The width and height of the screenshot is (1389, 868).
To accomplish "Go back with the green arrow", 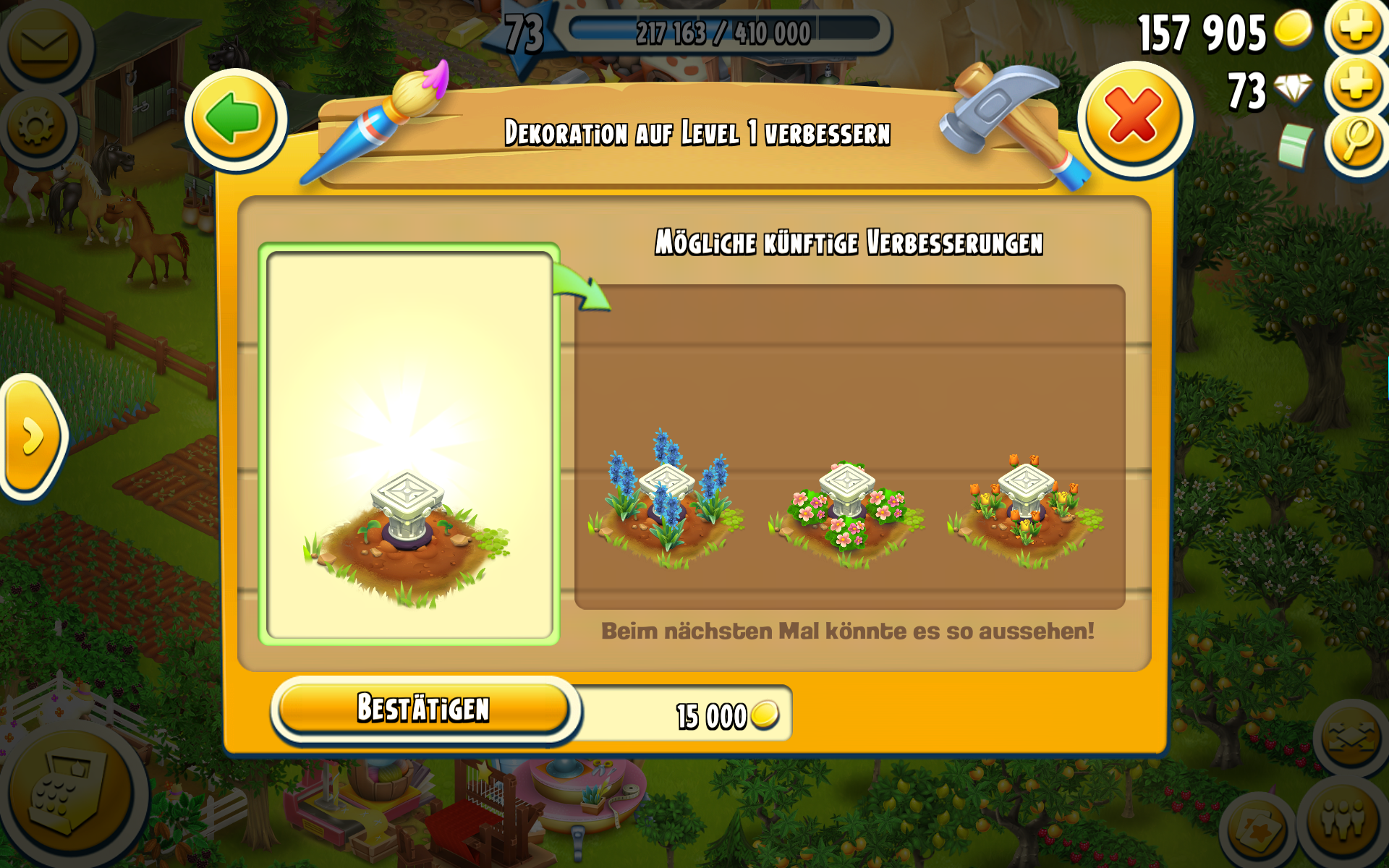I will click(234, 119).
